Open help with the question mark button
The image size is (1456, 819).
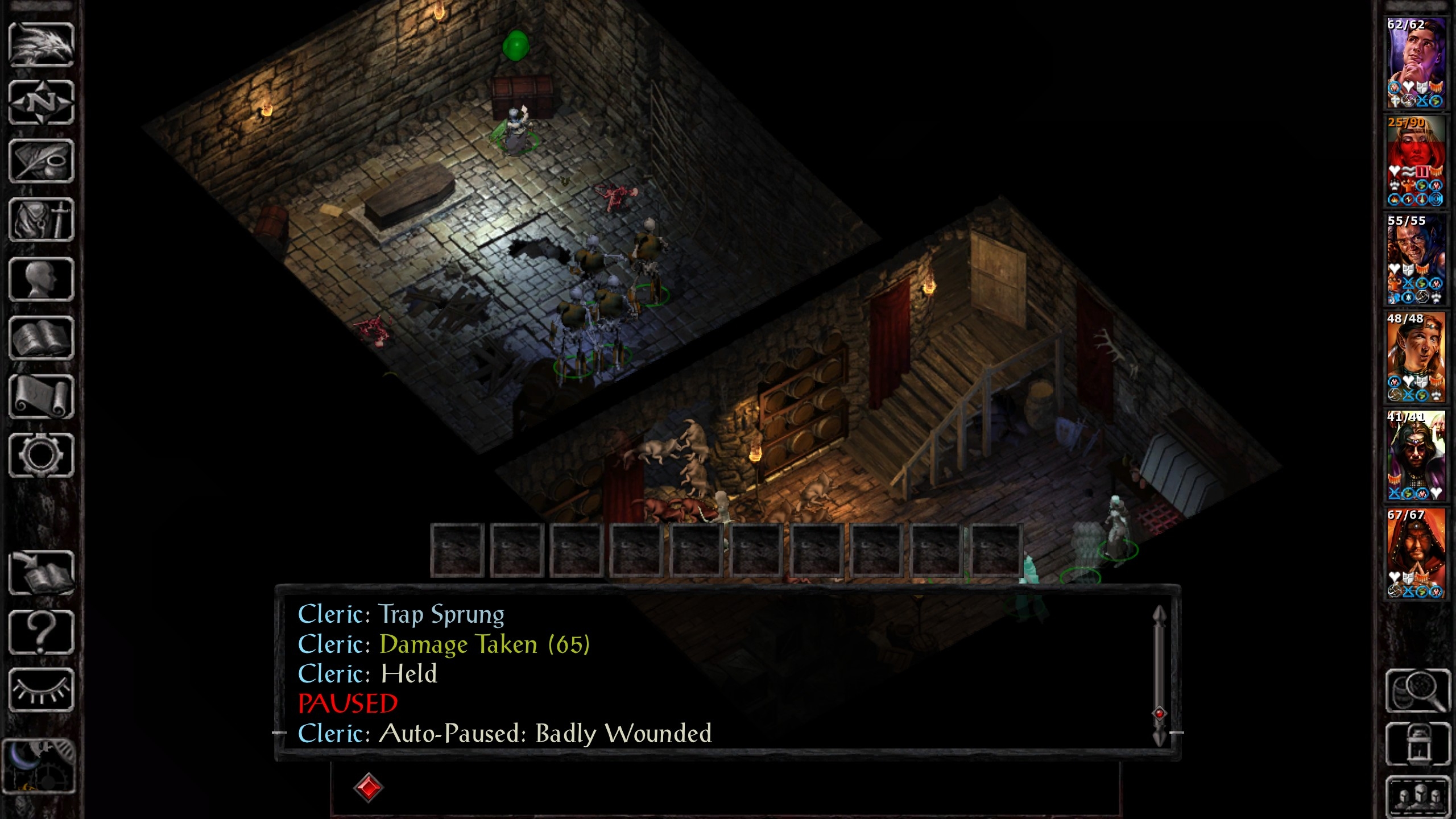(41, 632)
